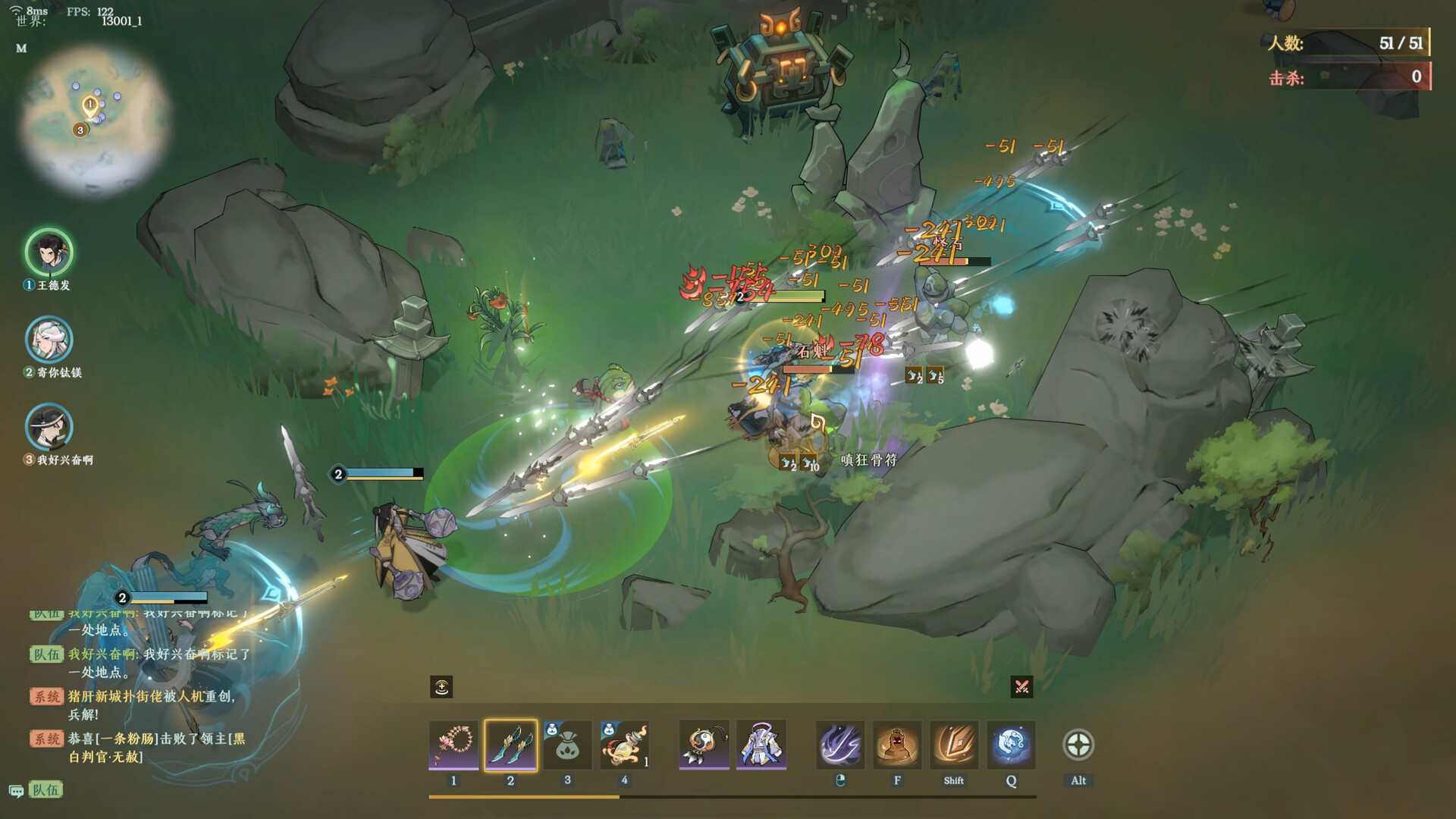This screenshot has width=1456, height=819.
Task: Expand the minimap with the M marker
Action: coord(21,49)
